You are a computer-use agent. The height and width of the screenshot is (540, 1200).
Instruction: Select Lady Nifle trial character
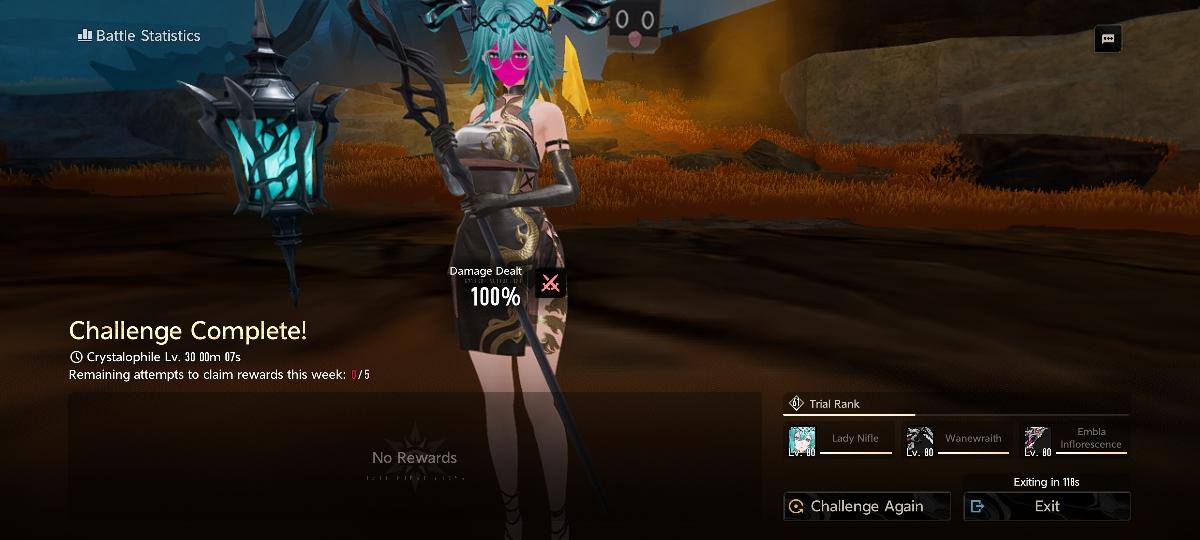(839, 440)
